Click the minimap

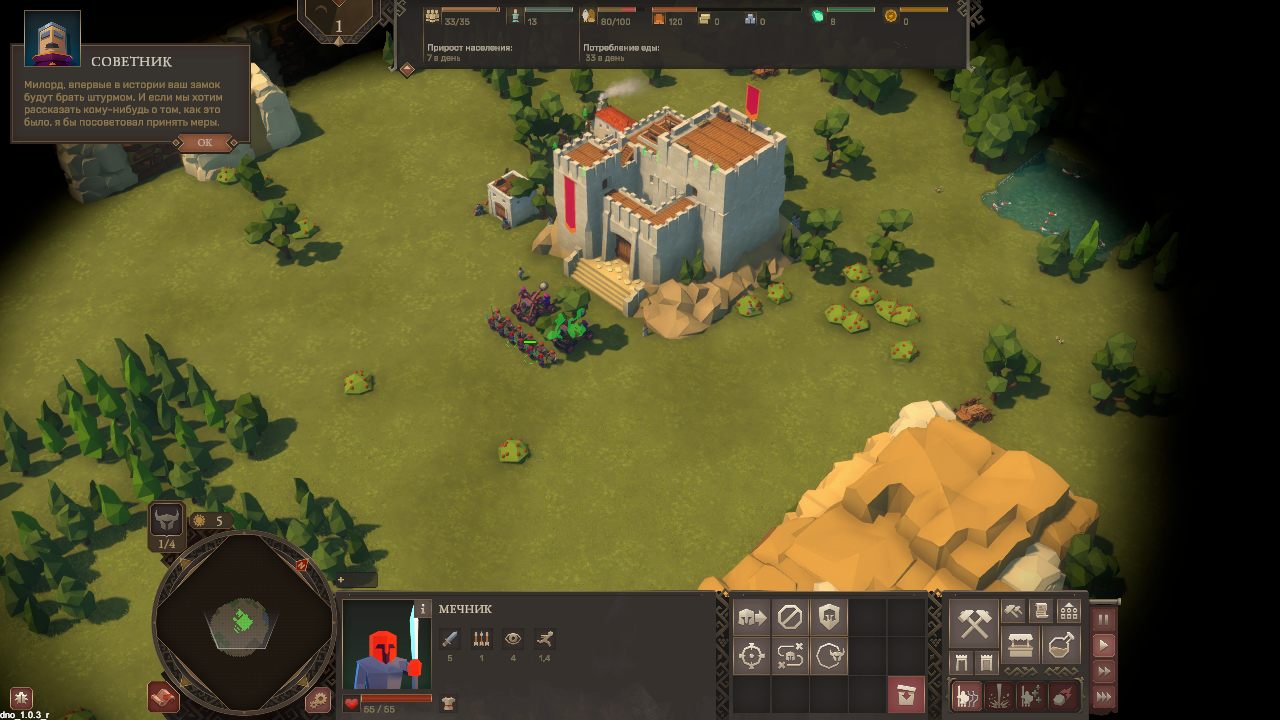click(243, 621)
